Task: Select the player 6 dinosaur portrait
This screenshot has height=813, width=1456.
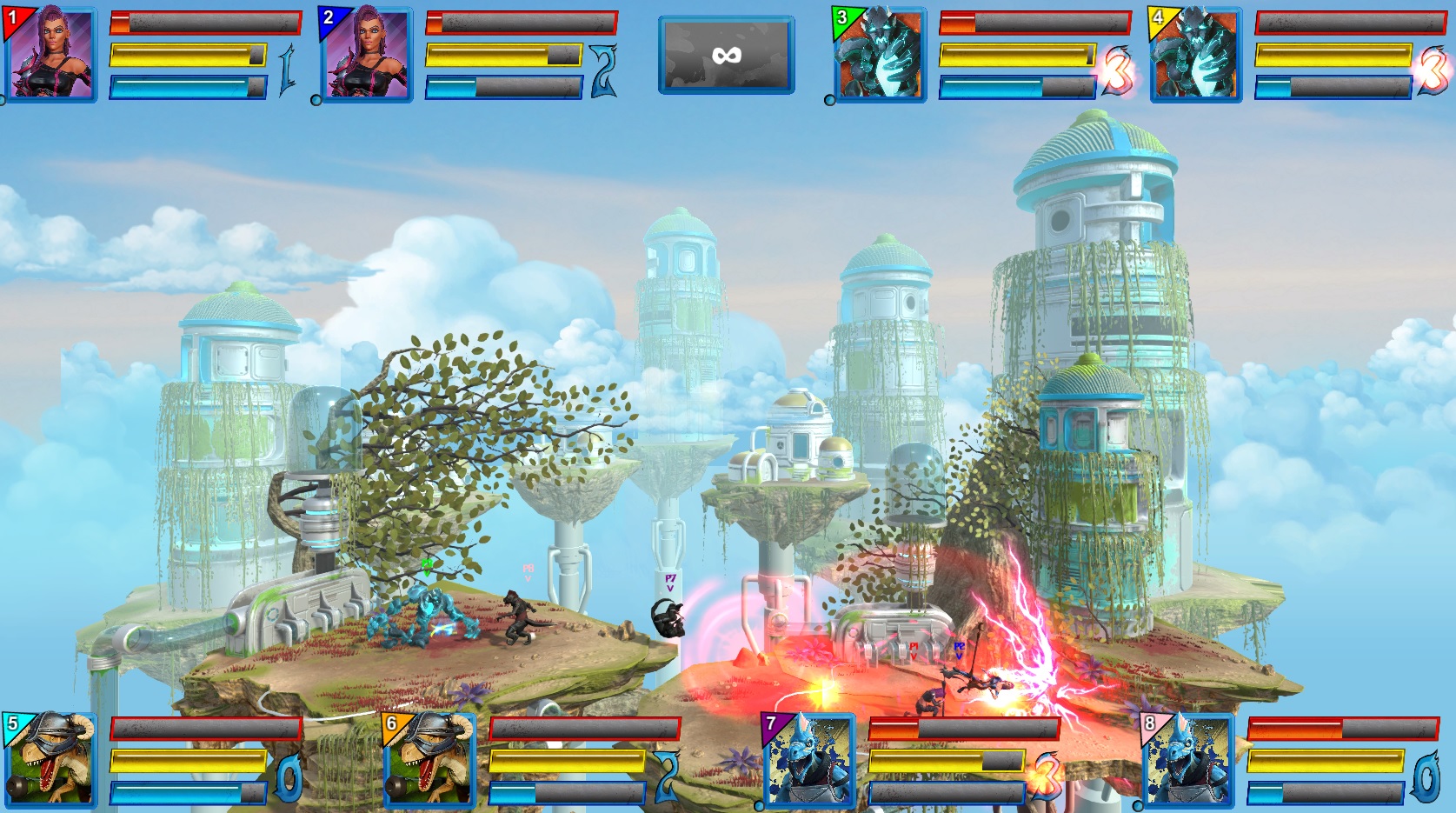Action: (x=431, y=761)
